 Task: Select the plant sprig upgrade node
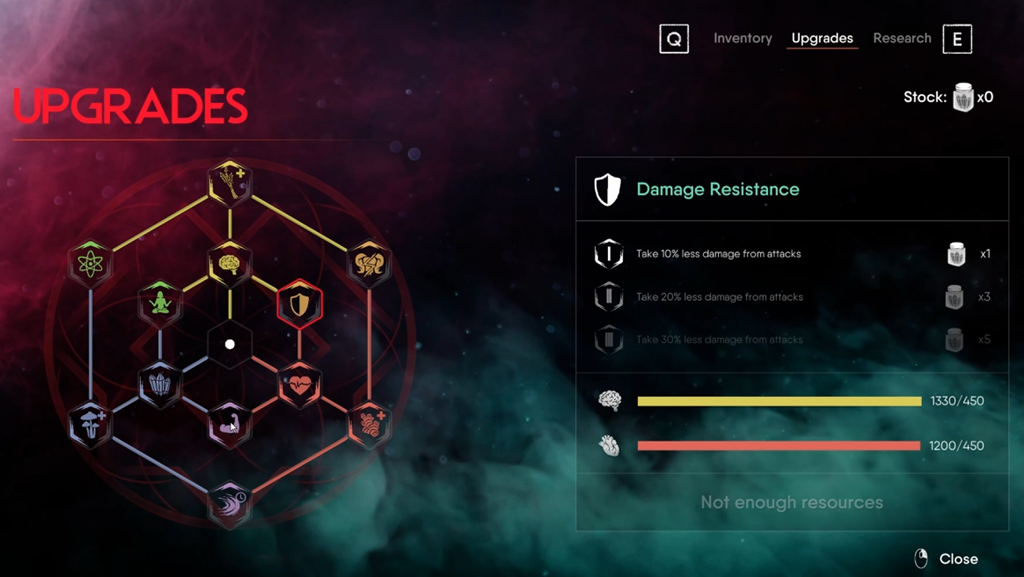(x=229, y=182)
